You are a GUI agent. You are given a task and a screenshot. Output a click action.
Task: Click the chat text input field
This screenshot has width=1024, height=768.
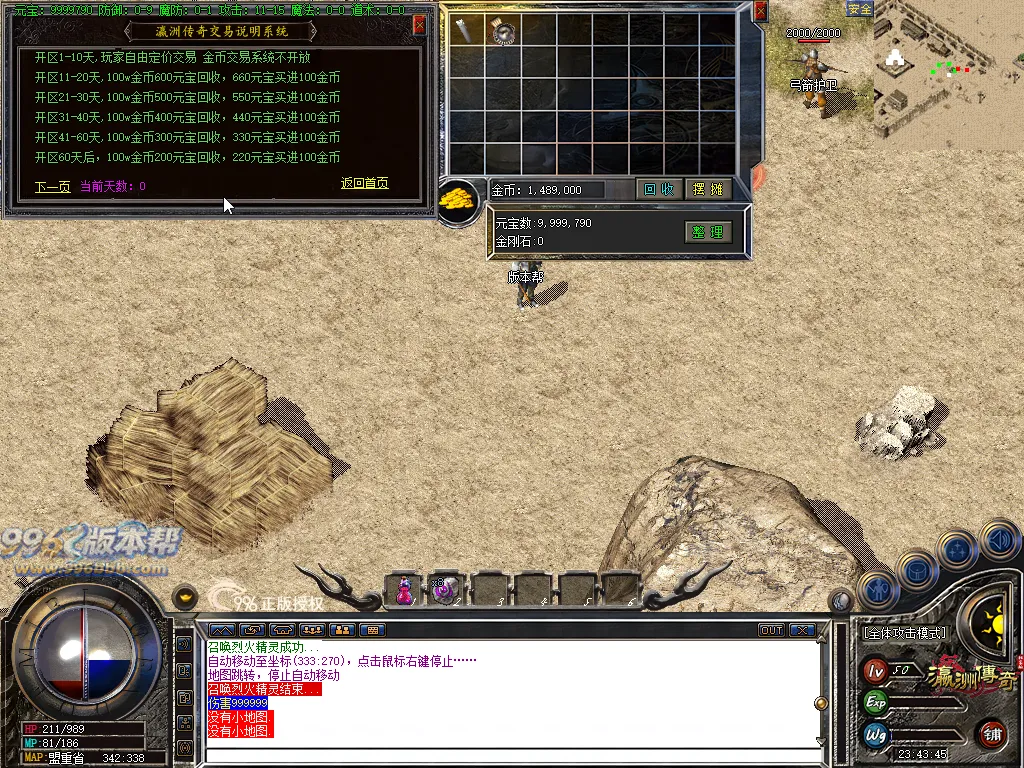click(x=510, y=755)
